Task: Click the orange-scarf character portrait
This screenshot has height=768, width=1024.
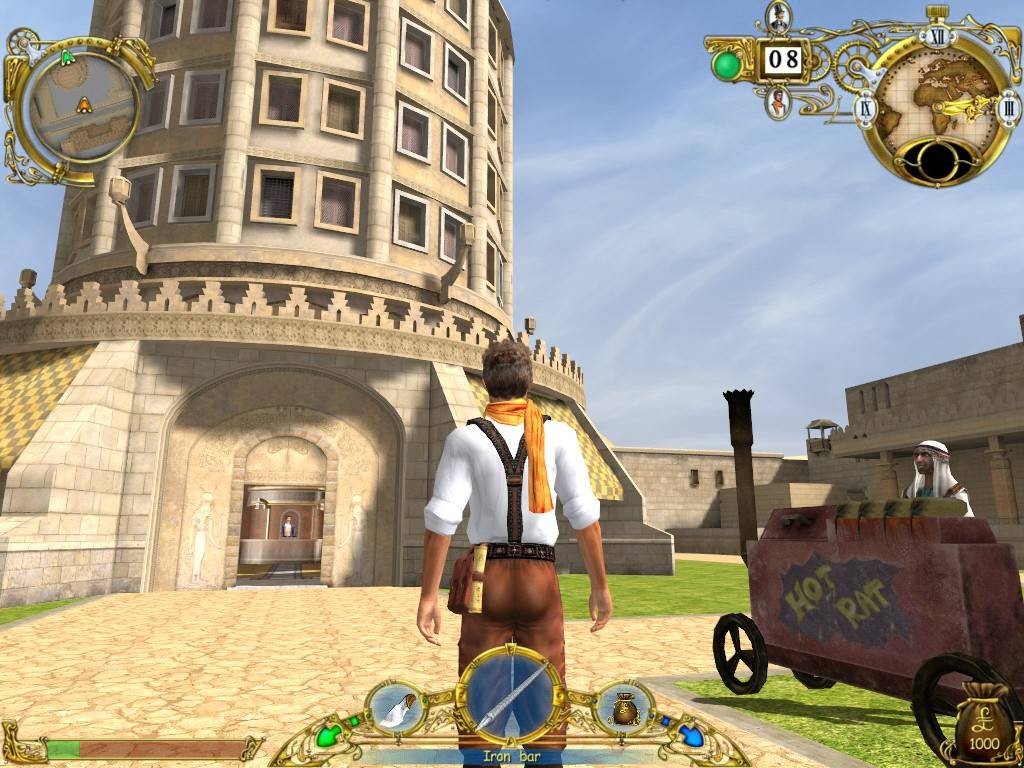Action: coord(779,101)
